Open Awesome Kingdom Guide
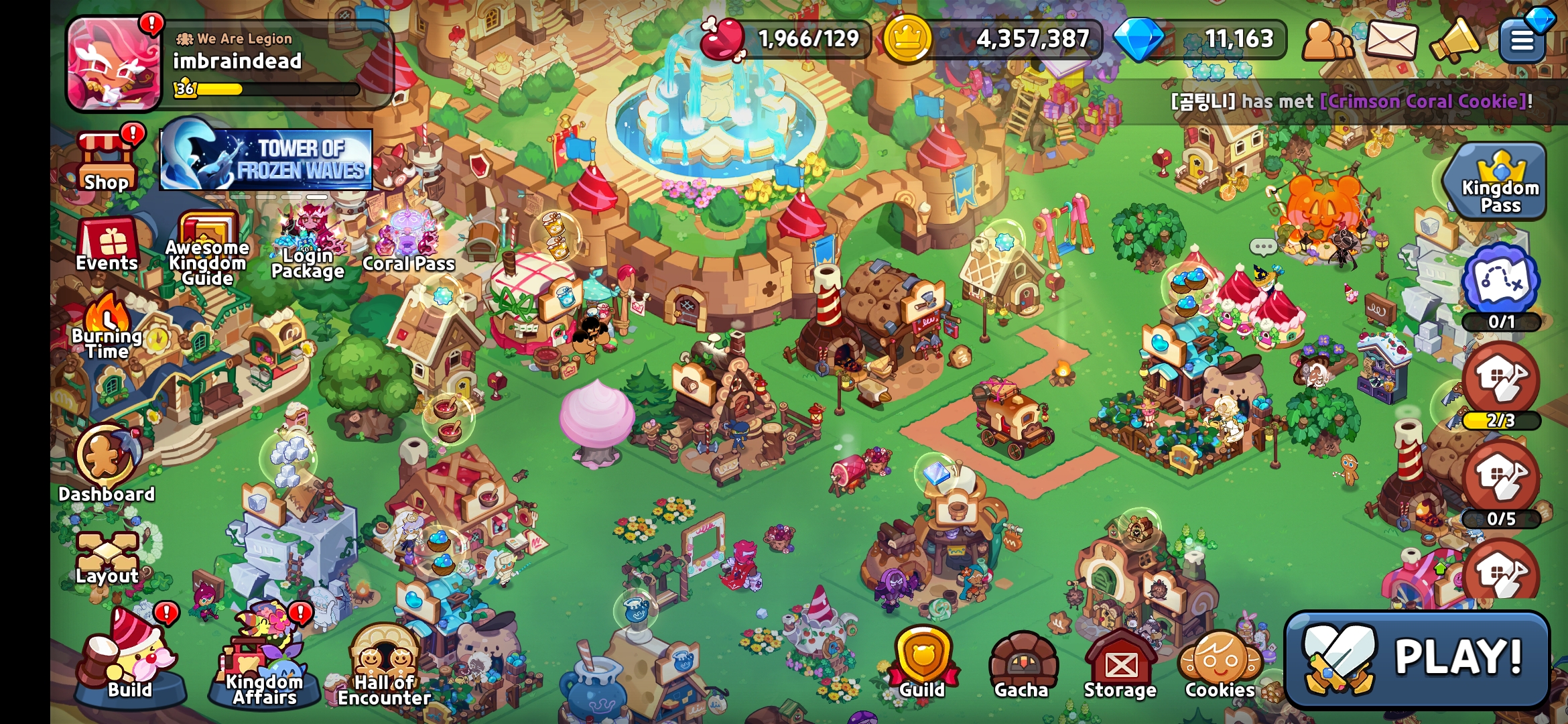Viewport: 1568px width, 724px height. click(x=207, y=249)
